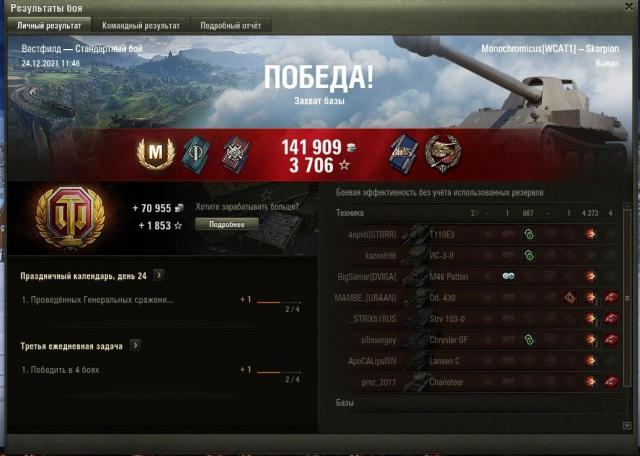The image size is (640, 456).
Task: Expand the Третья ежедневная задача arrow
Action: pyautogui.click(x=135, y=346)
